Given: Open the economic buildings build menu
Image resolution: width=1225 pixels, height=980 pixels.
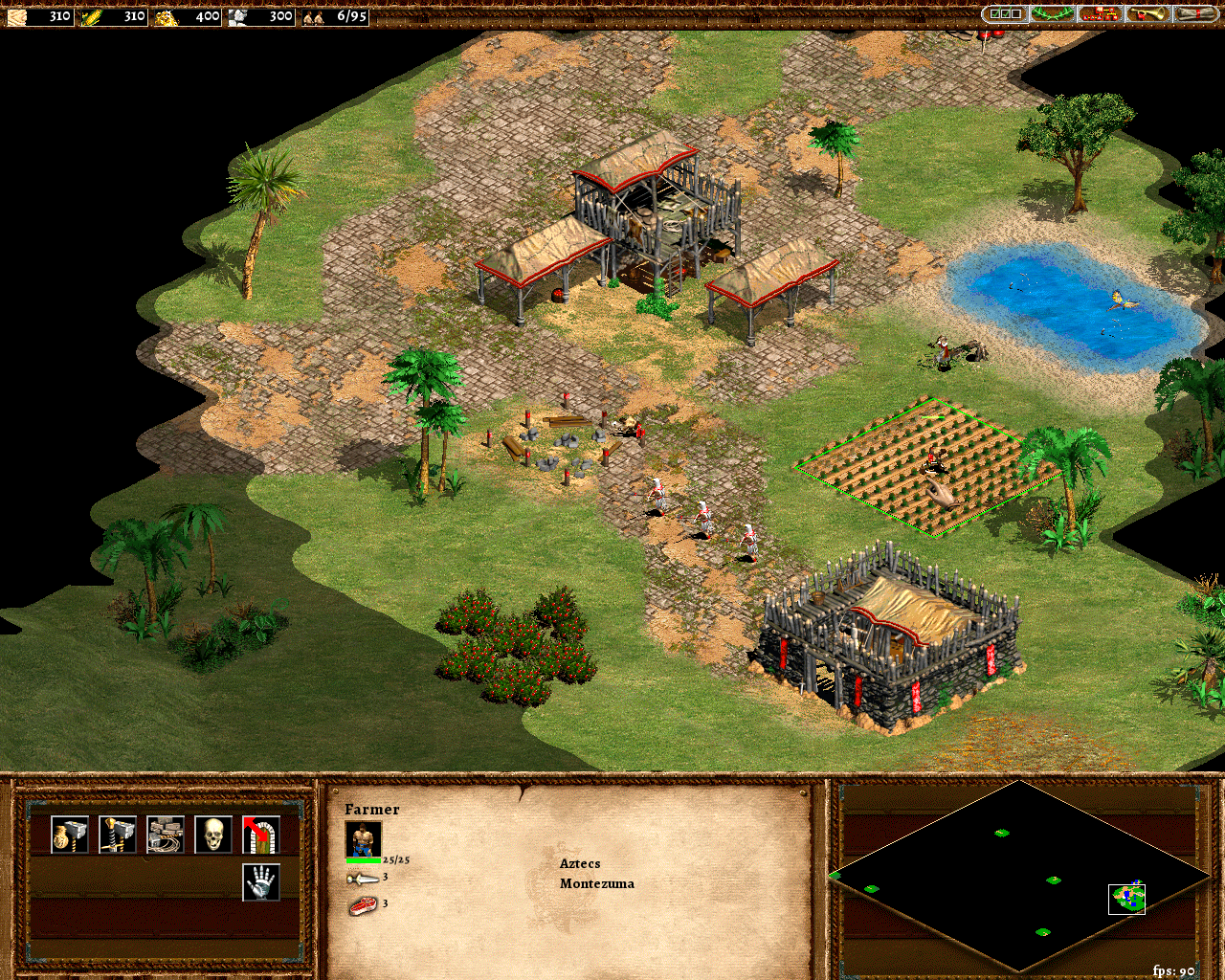Looking at the screenshot, I should 70,835.
